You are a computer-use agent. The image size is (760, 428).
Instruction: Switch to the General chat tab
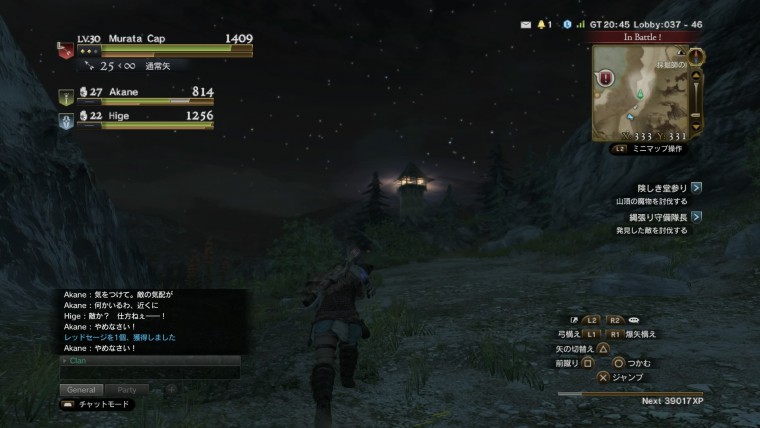coord(81,389)
